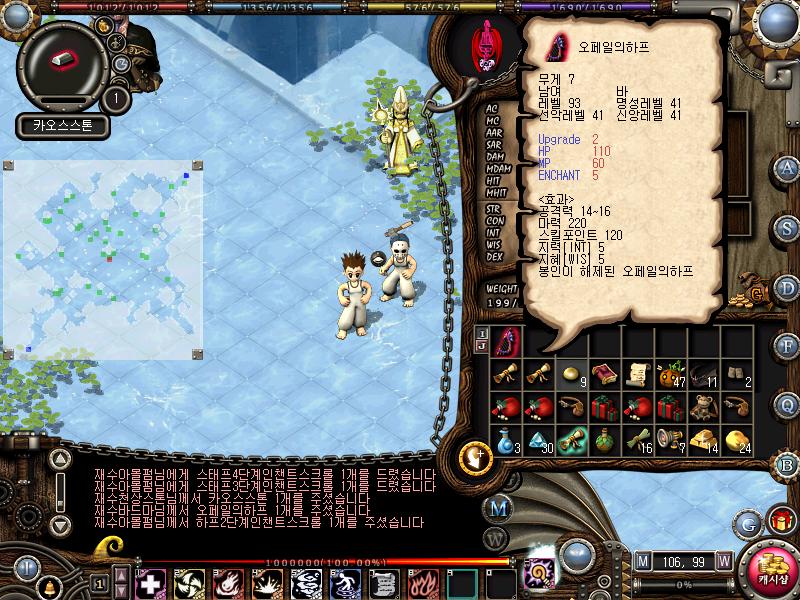The image size is (800, 600).
Task: Click the jack-o'-lantern pumpkin stack of 47
Action: click(x=669, y=376)
